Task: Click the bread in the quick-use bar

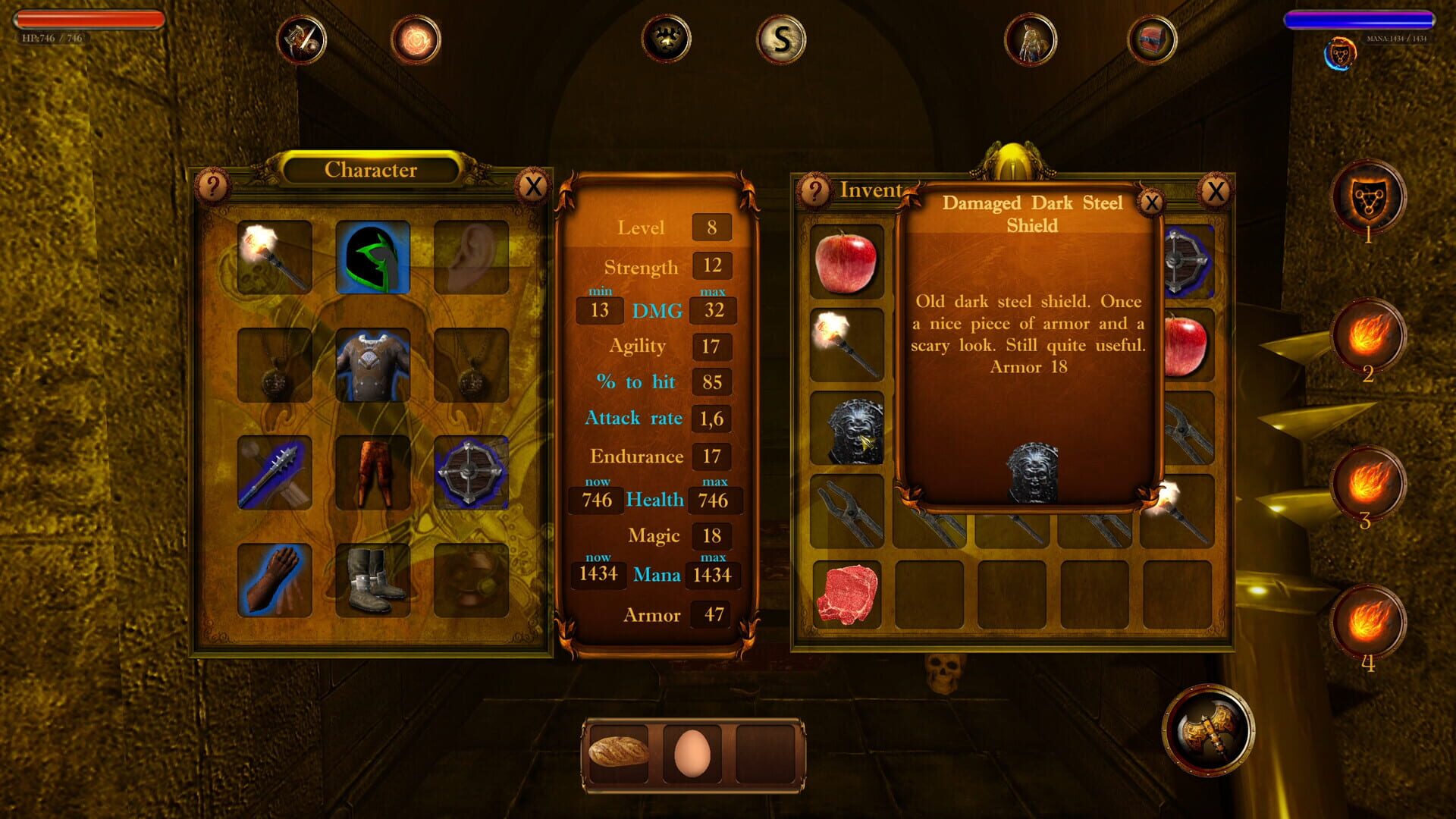Action: 617,751
